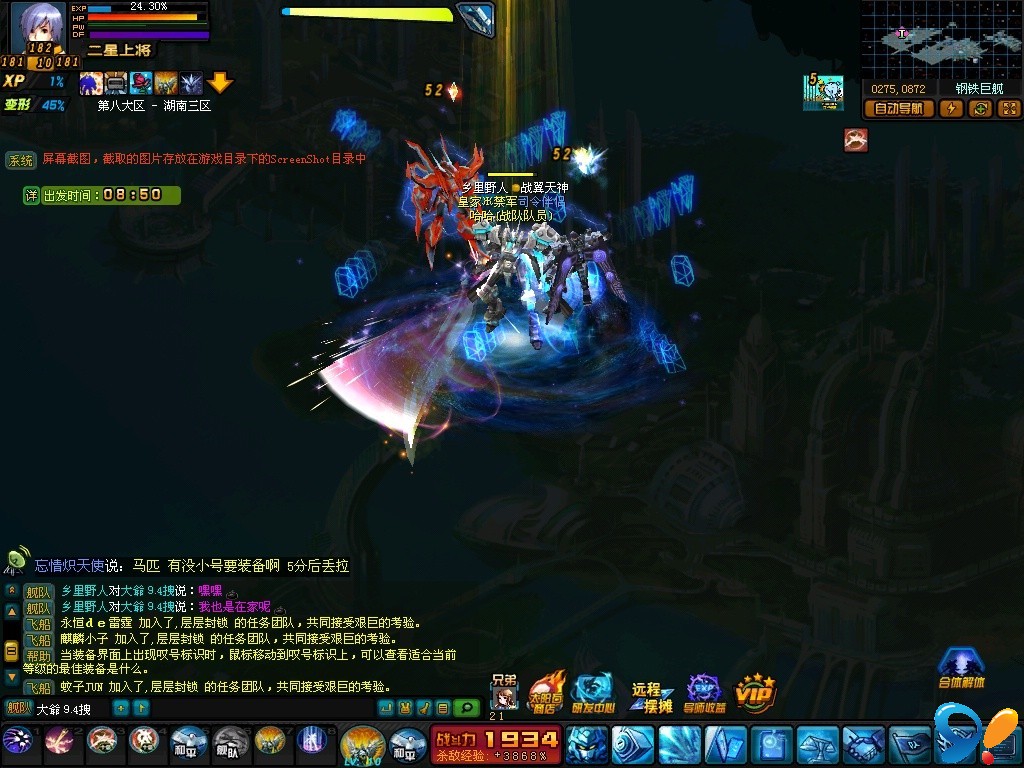
Task: Click the 自动导航 auto-navigation button
Action: (898, 109)
